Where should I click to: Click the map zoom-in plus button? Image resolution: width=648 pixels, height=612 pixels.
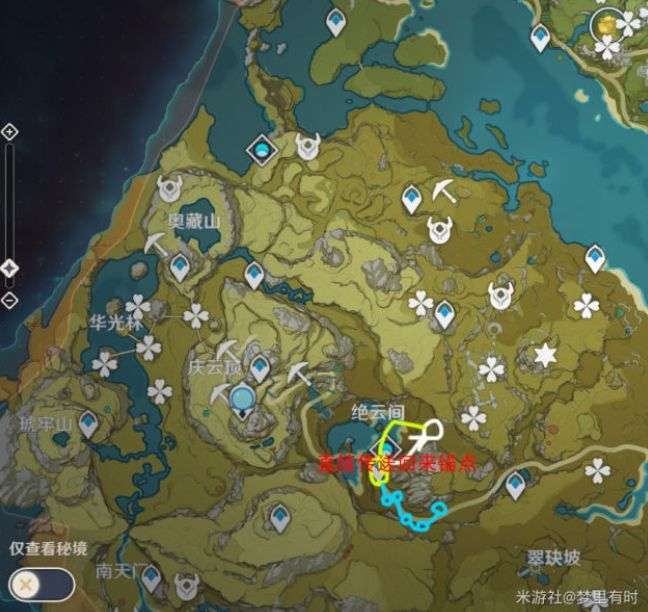pyautogui.click(x=10, y=131)
